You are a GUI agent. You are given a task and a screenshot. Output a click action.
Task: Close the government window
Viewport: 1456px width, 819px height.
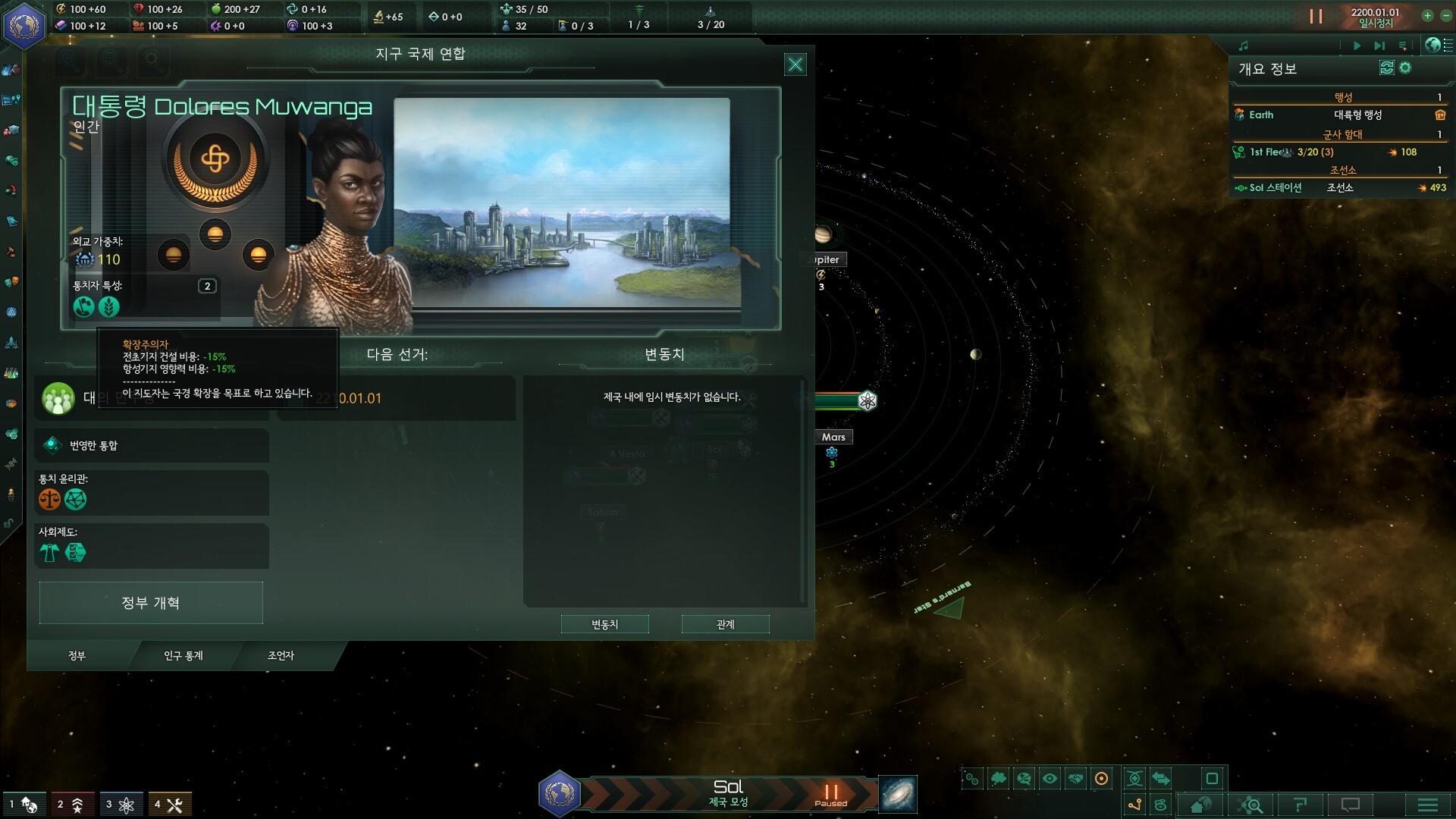coord(795,65)
